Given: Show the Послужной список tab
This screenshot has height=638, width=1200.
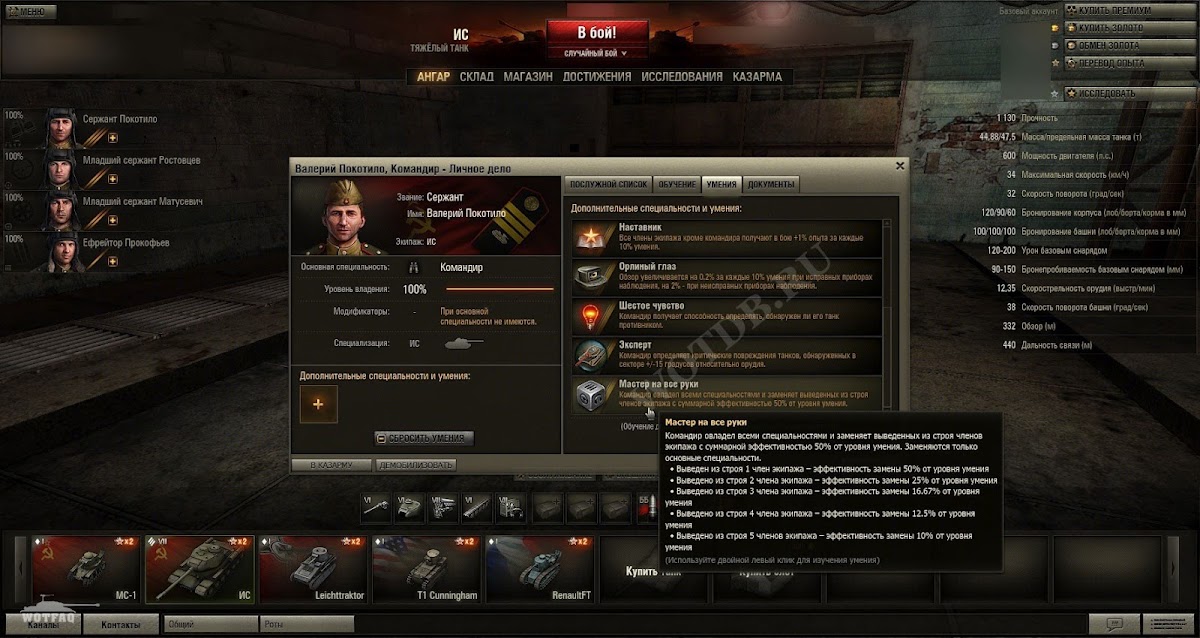Looking at the screenshot, I should tap(608, 184).
